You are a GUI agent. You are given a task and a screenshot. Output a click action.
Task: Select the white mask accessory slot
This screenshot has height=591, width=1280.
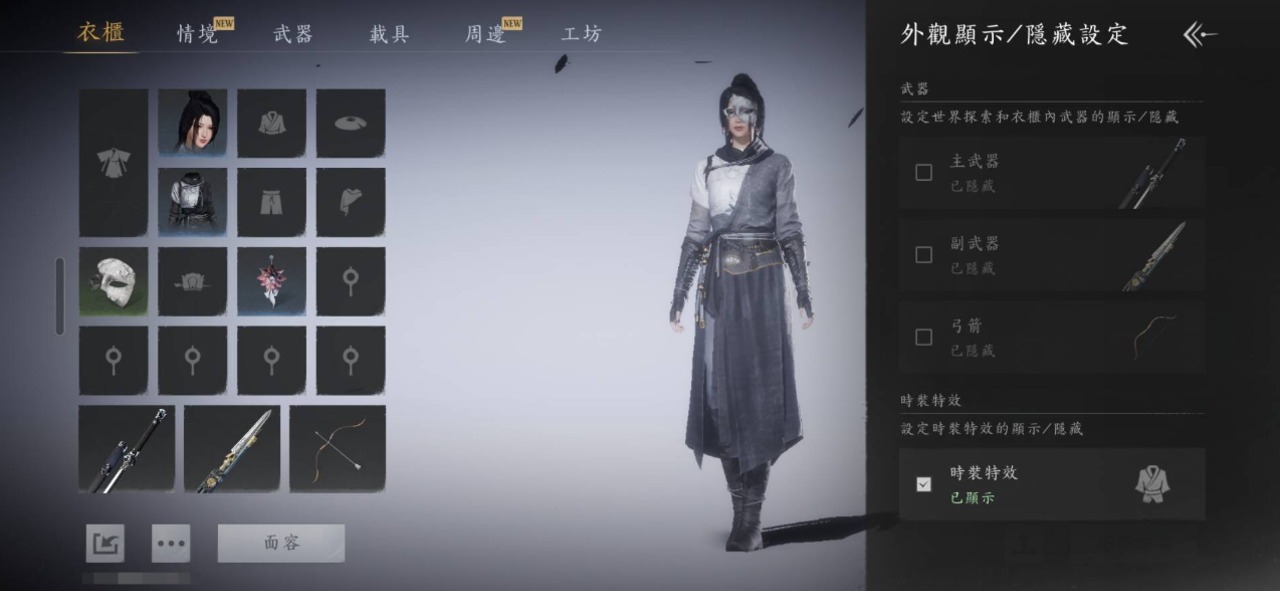(113, 282)
